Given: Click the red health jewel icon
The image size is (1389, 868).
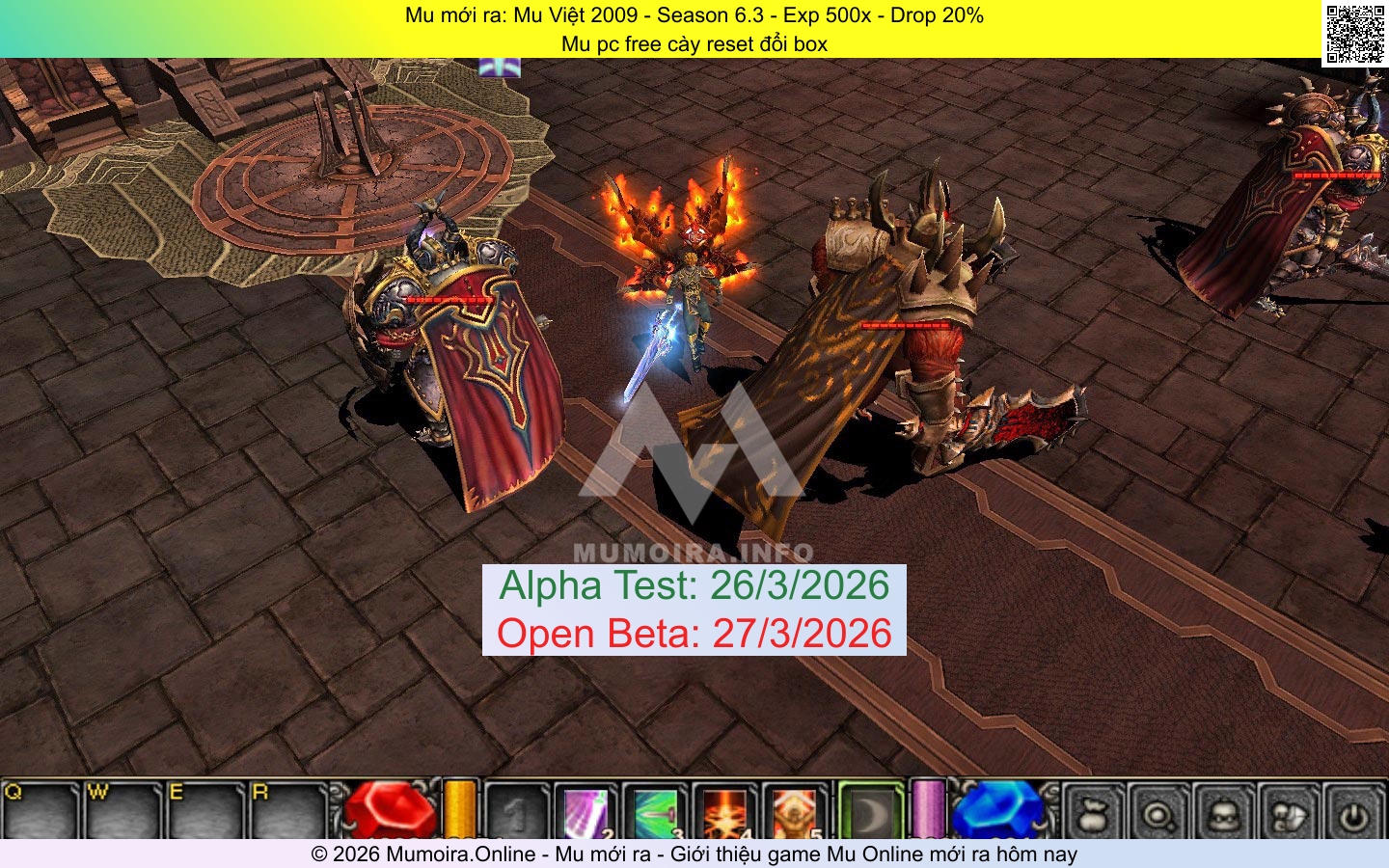Looking at the screenshot, I should 390,815.
